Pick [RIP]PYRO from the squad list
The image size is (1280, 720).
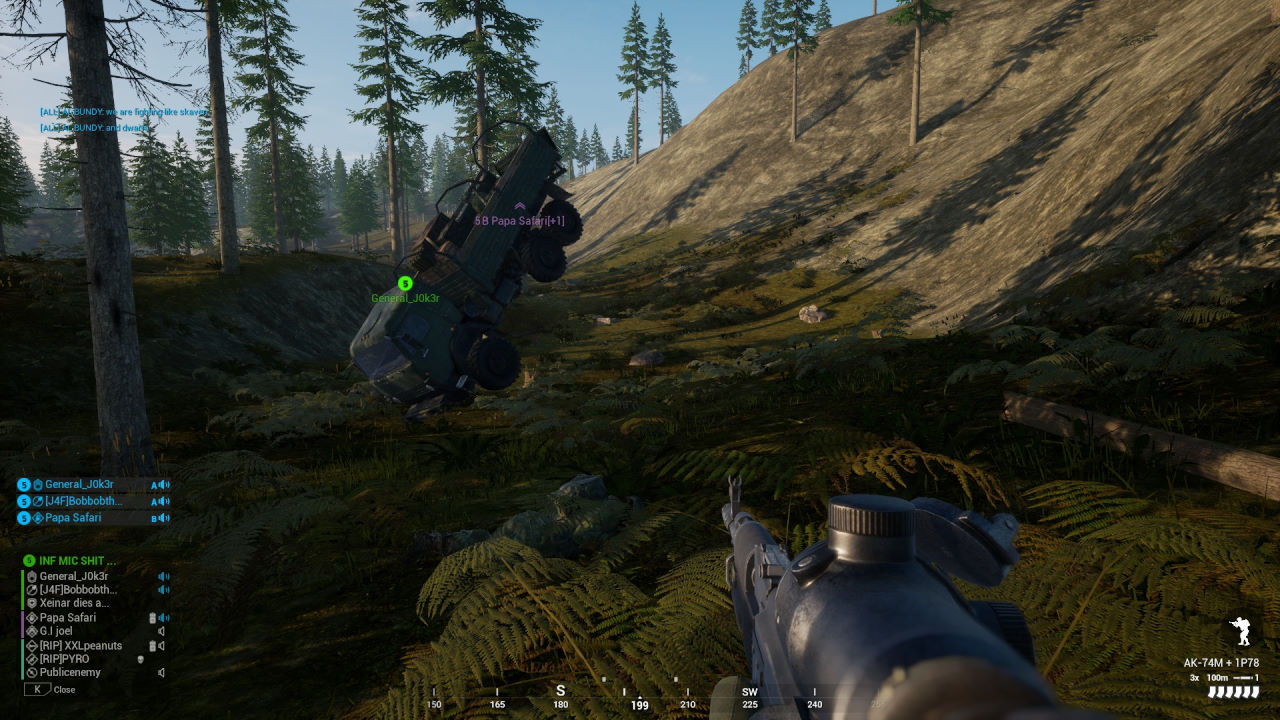64,660
